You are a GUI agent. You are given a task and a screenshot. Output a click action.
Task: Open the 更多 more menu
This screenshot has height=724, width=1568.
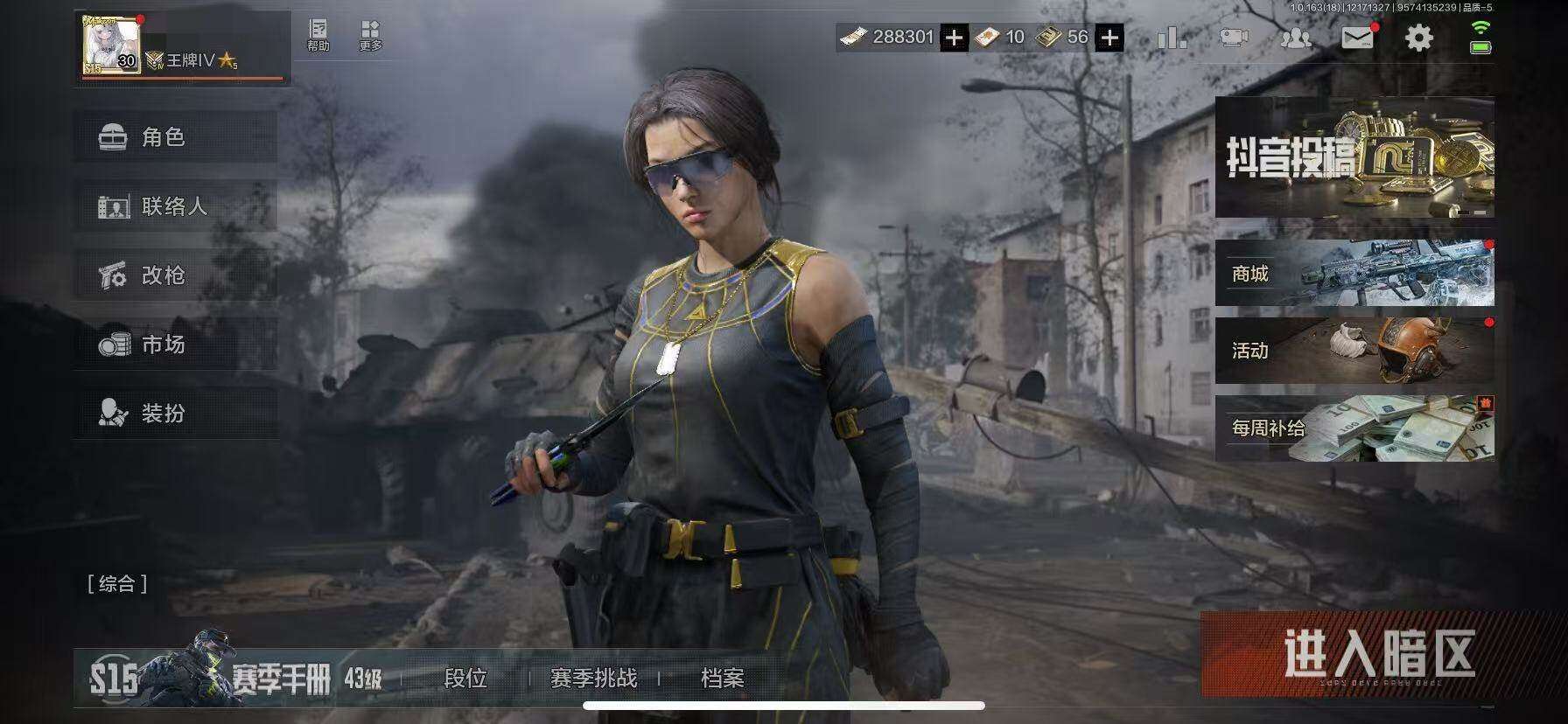(x=370, y=36)
